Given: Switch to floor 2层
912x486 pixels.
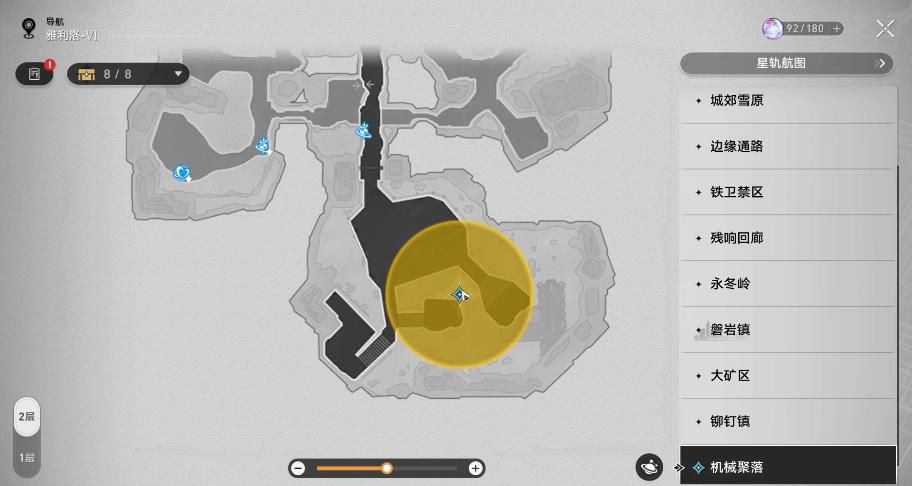Looking at the screenshot, I should [x=28, y=417].
